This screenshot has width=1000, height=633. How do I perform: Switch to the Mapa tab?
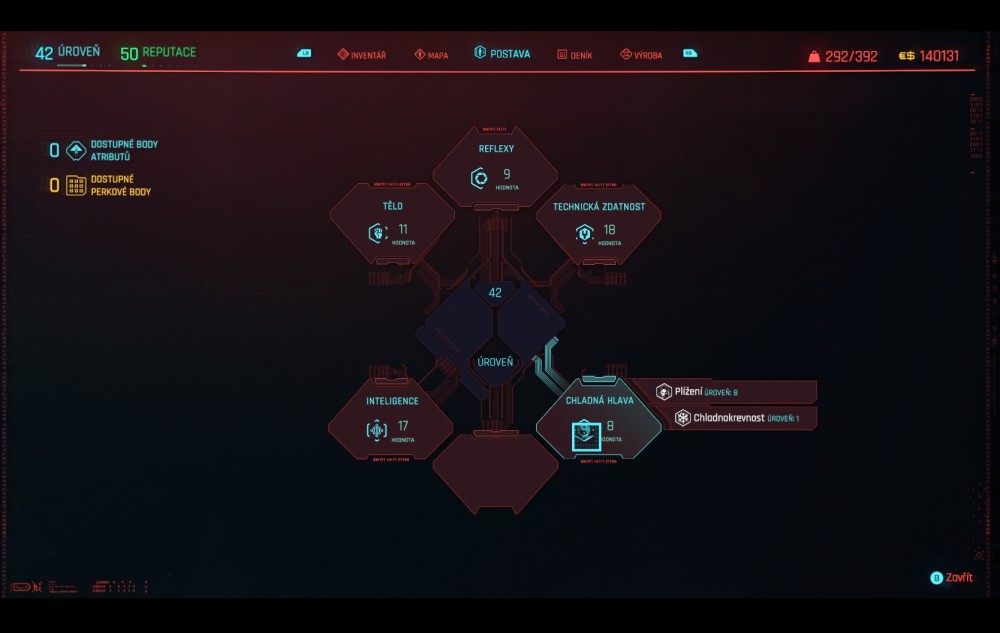432,55
